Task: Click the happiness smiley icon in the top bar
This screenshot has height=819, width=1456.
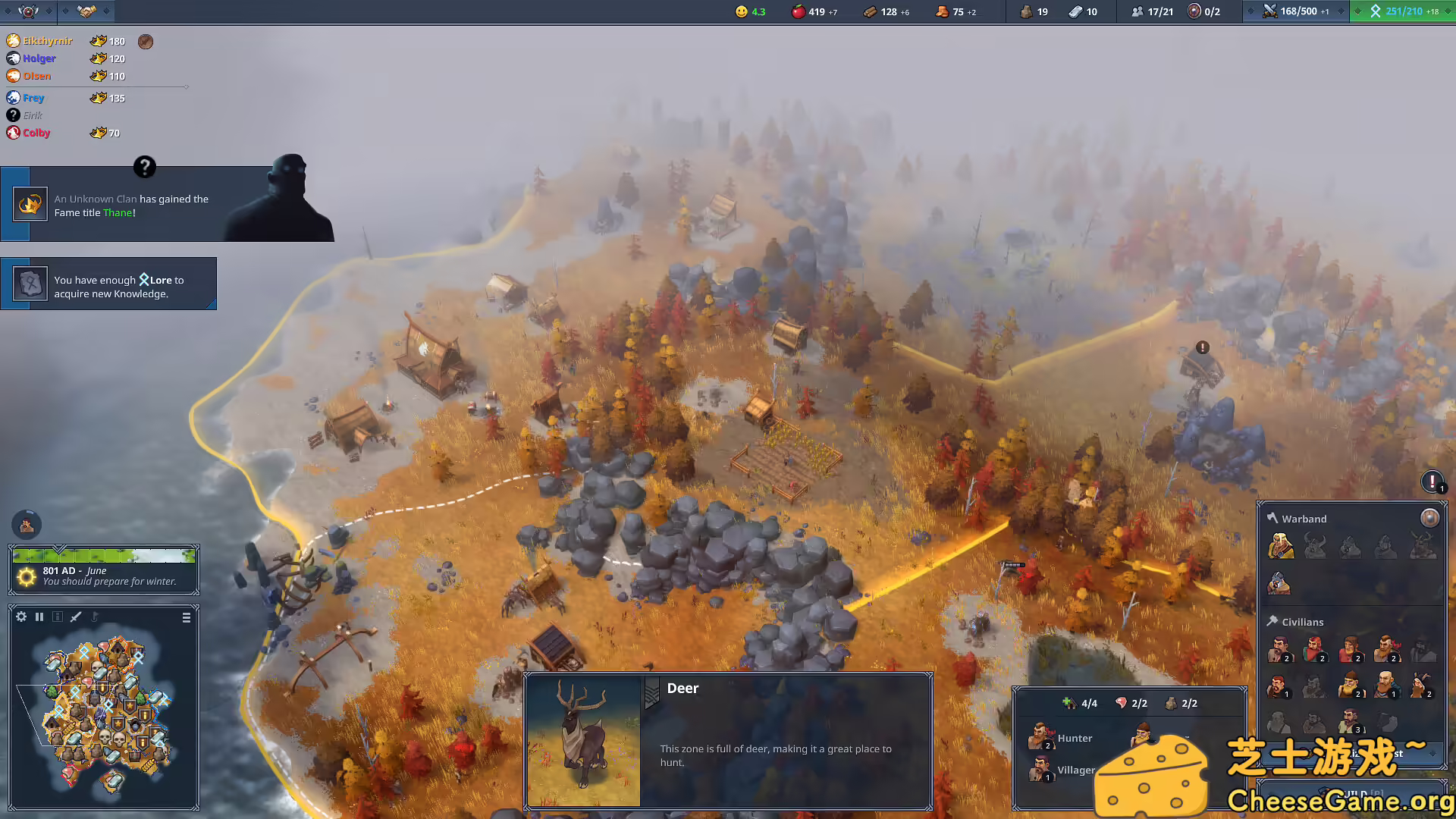Action: point(741,11)
